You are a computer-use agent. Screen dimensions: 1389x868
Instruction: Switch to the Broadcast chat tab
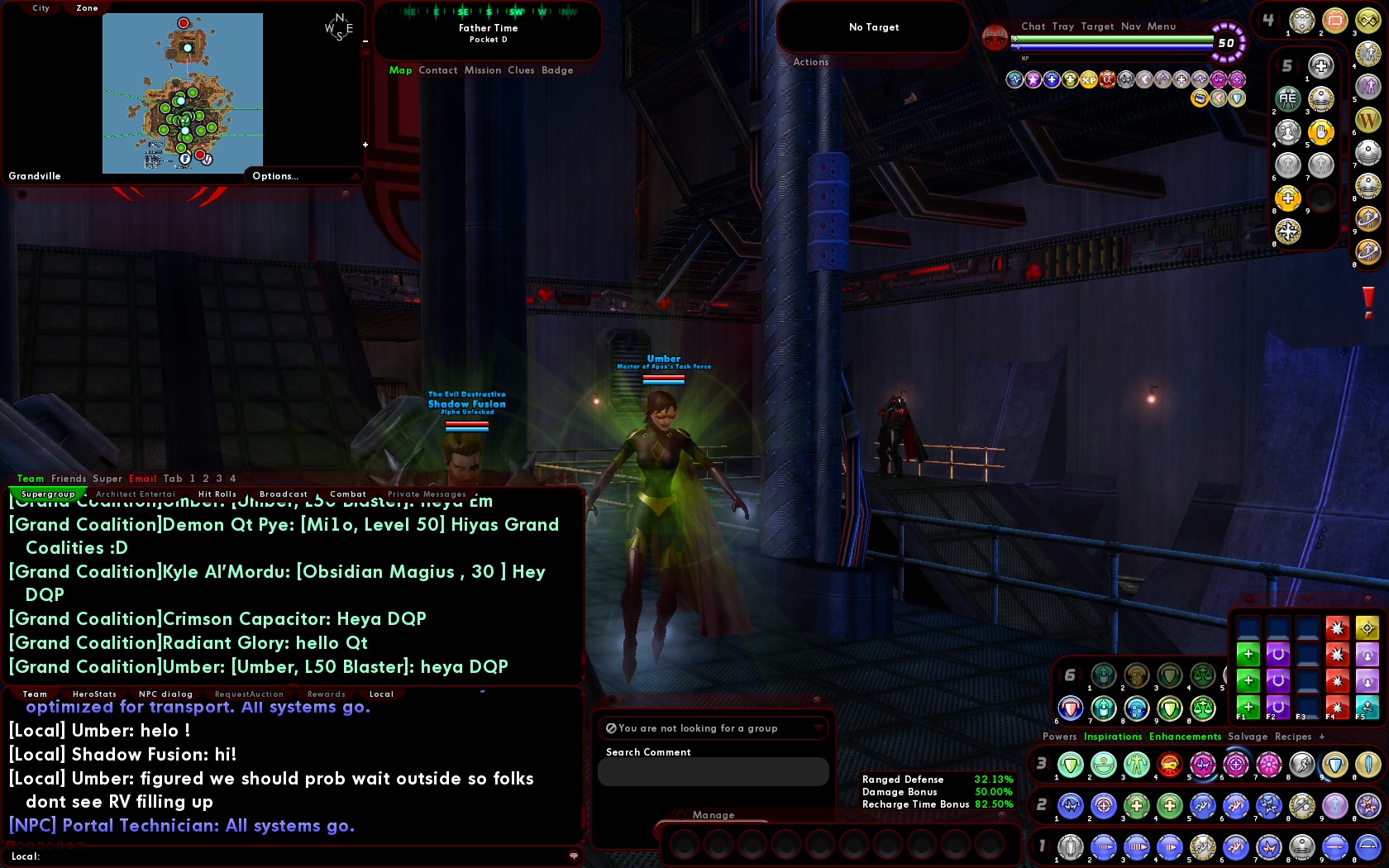point(283,494)
